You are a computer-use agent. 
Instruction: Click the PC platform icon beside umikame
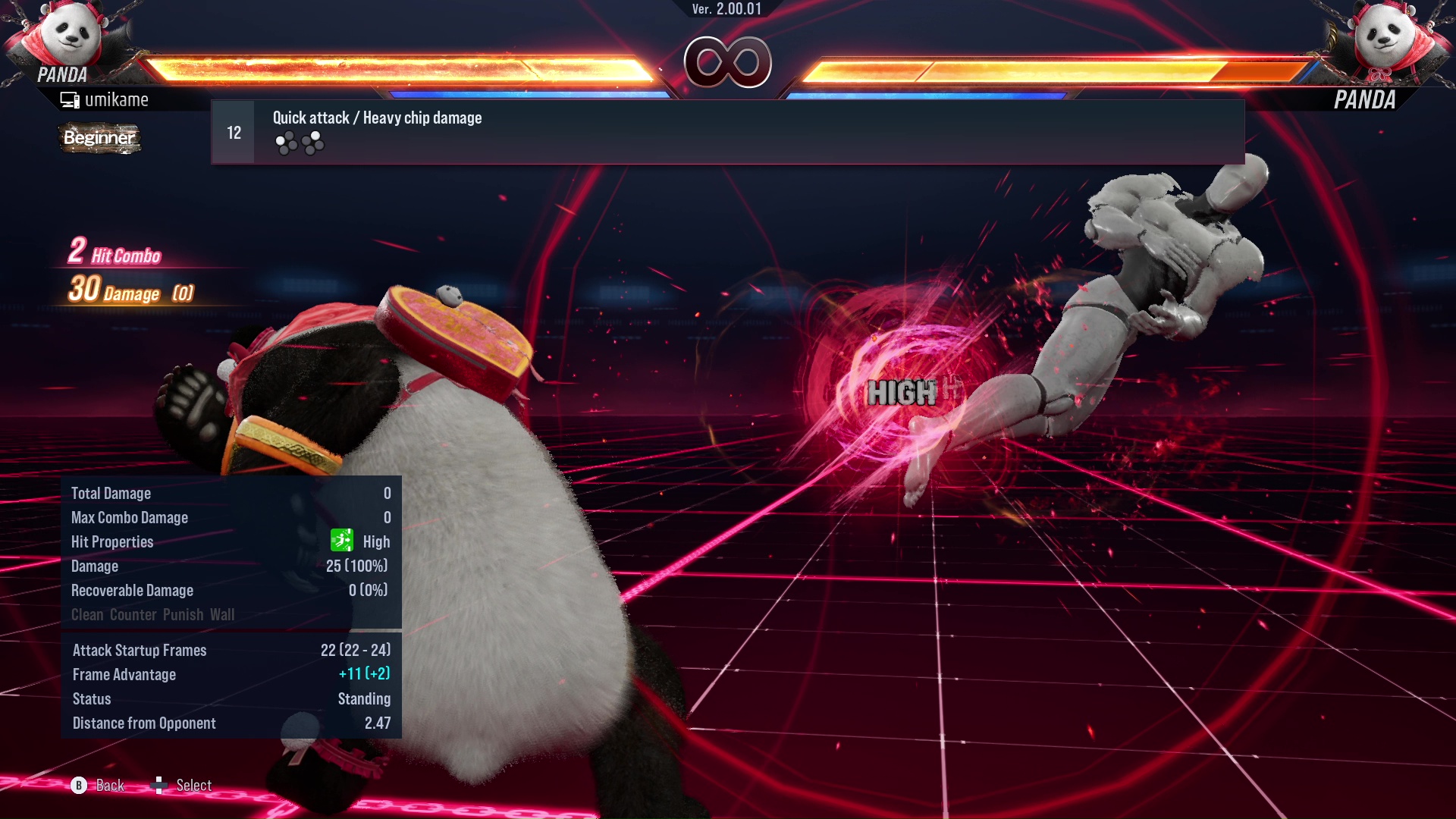coord(70,99)
